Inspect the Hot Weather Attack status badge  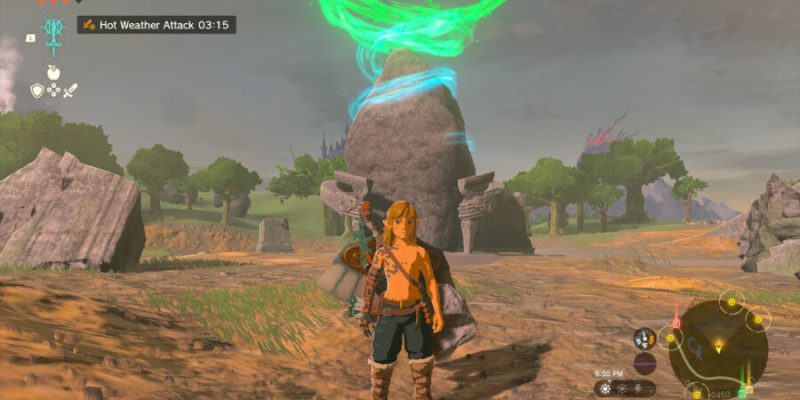tap(157, 24)
